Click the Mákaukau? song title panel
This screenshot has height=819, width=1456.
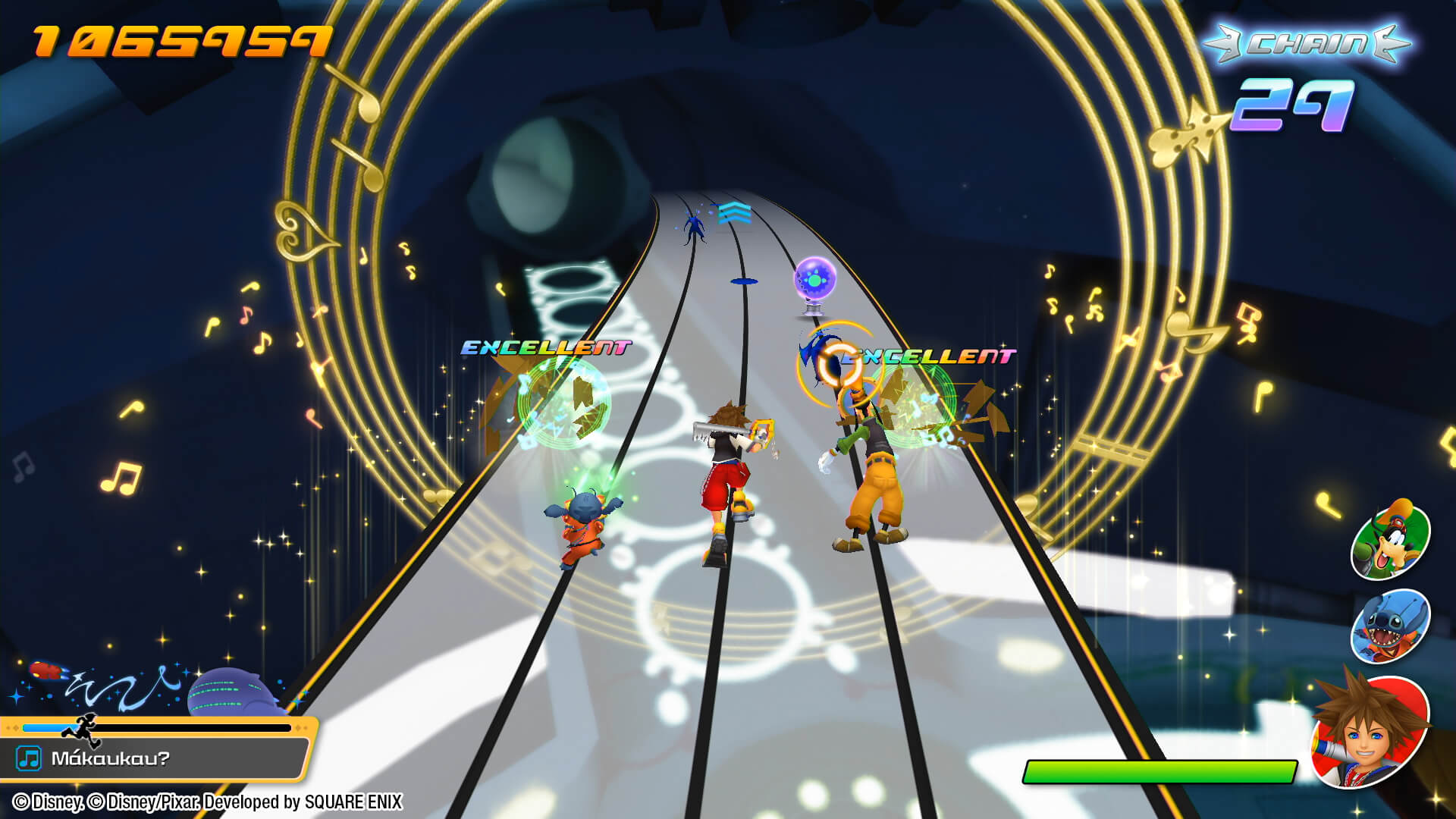(155, 758)
